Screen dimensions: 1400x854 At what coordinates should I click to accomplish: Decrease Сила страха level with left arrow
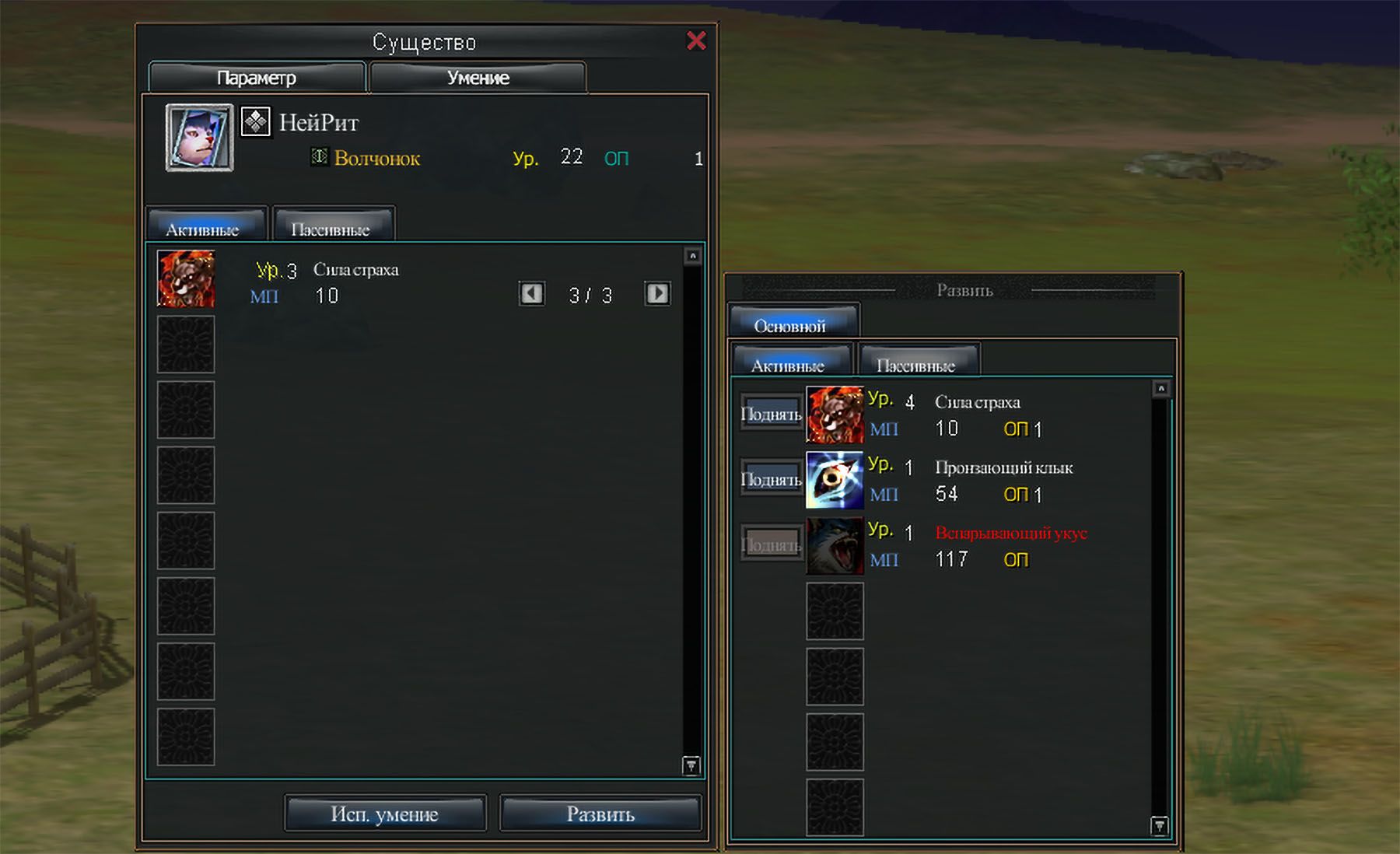532,293
